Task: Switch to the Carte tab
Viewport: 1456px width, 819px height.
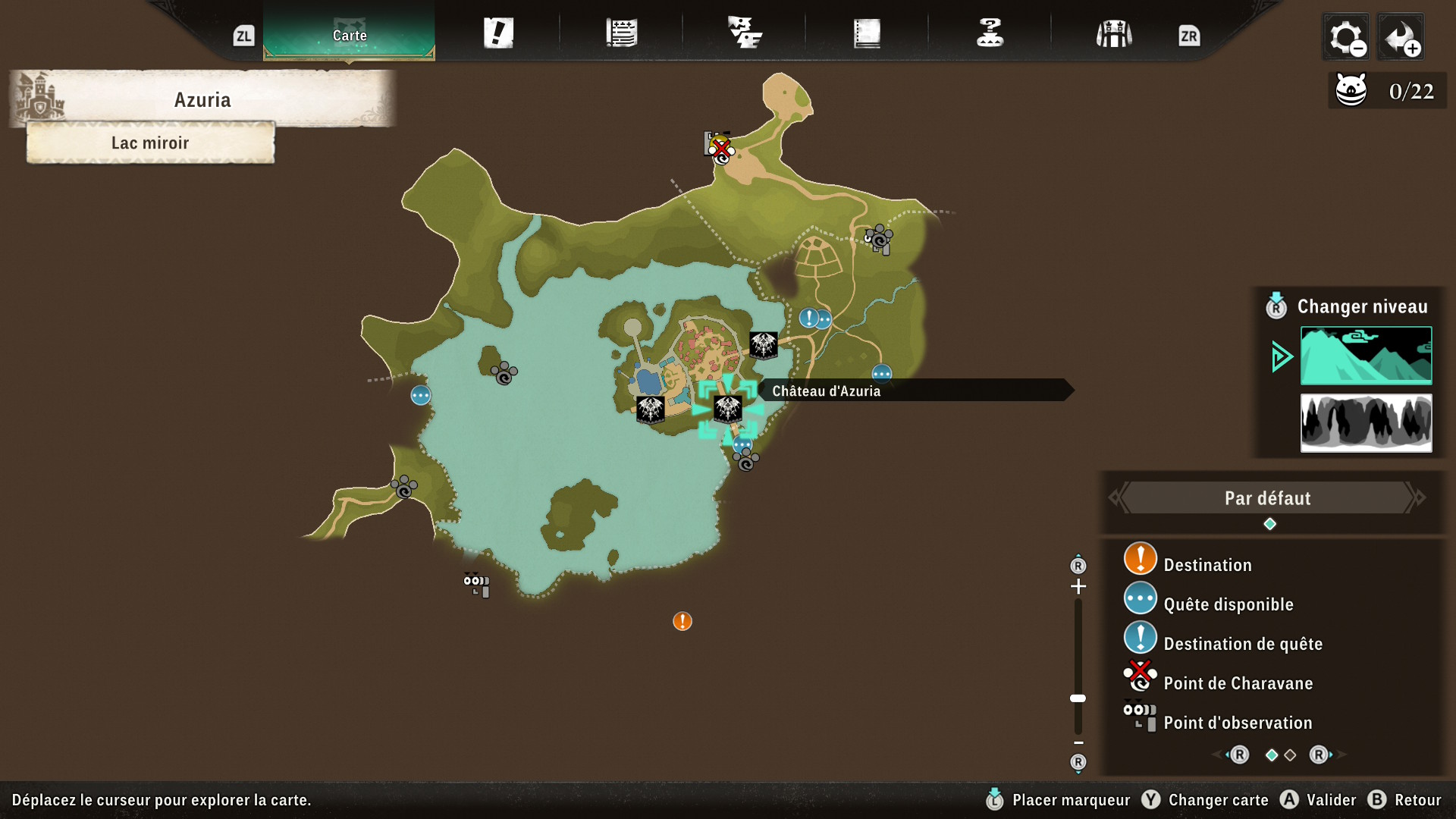Action: (x=349, y=35)
